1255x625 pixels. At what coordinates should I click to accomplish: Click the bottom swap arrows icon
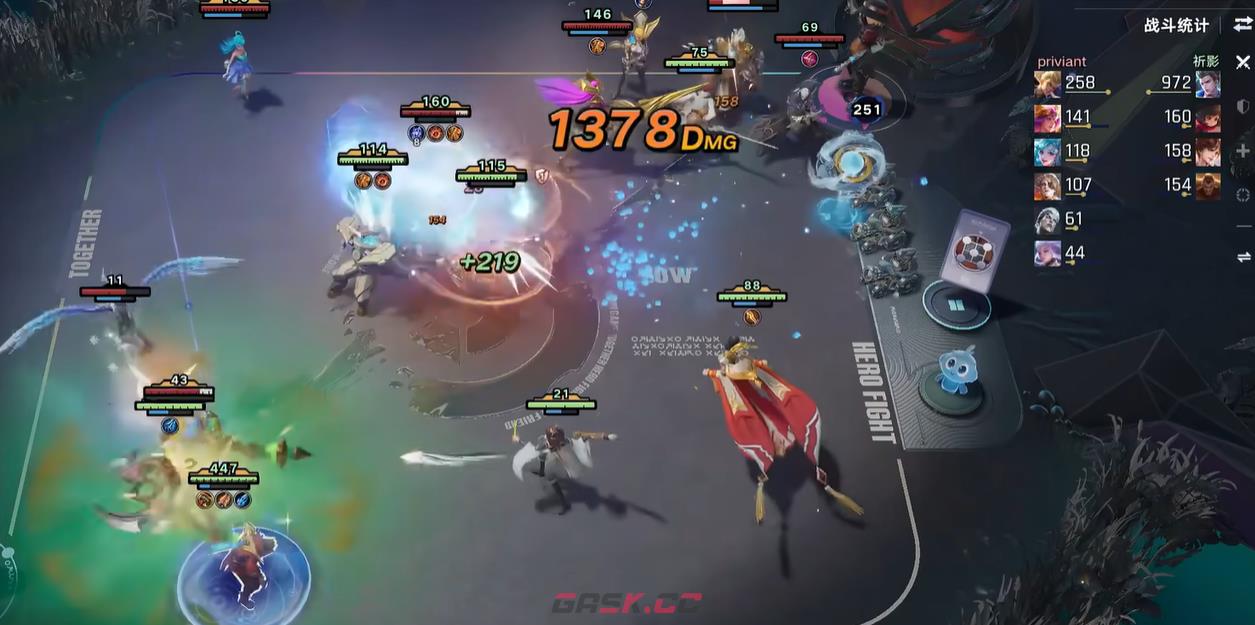pos(1243,257)
